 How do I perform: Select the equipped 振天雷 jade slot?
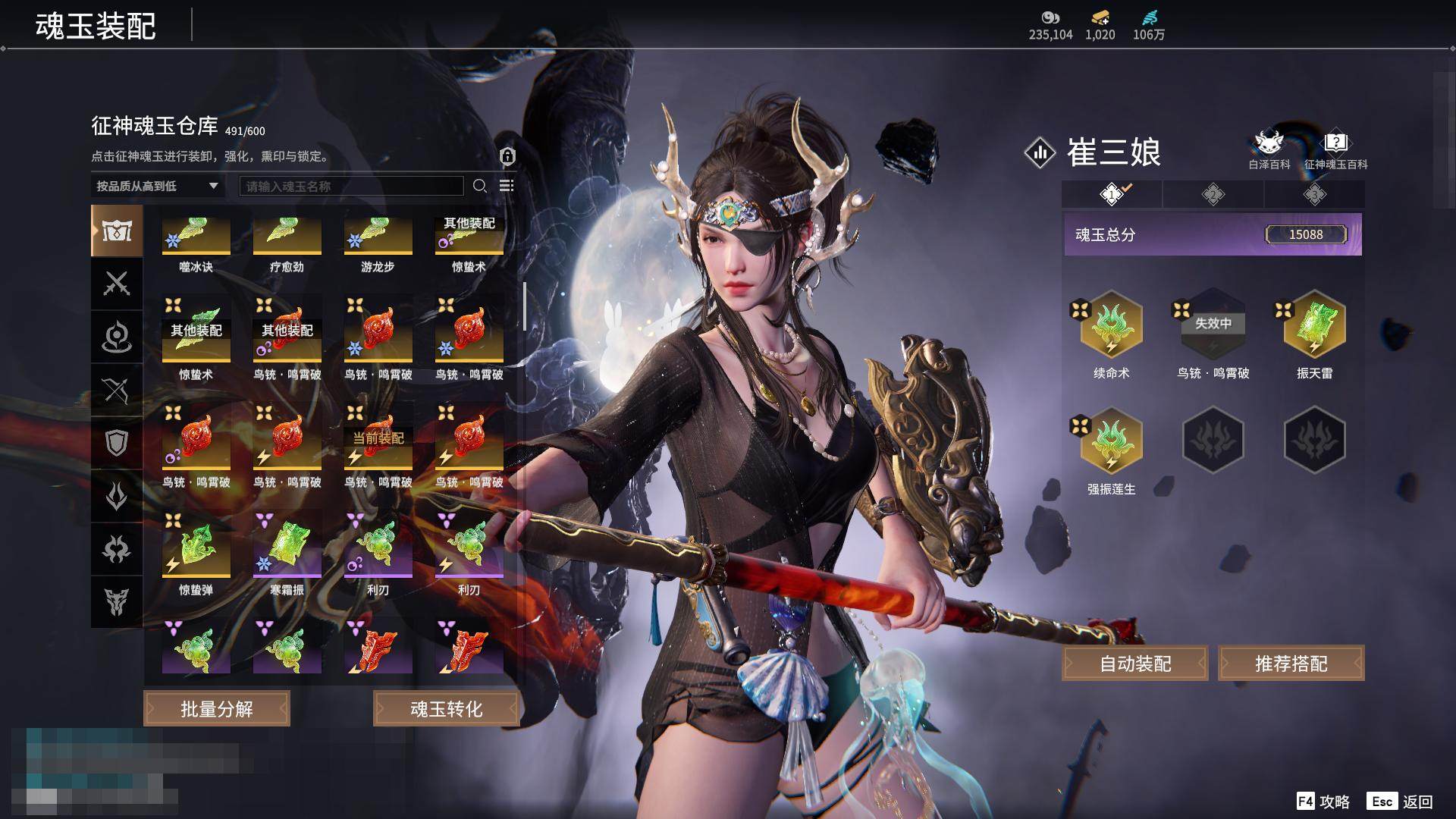coord(1314,326)
